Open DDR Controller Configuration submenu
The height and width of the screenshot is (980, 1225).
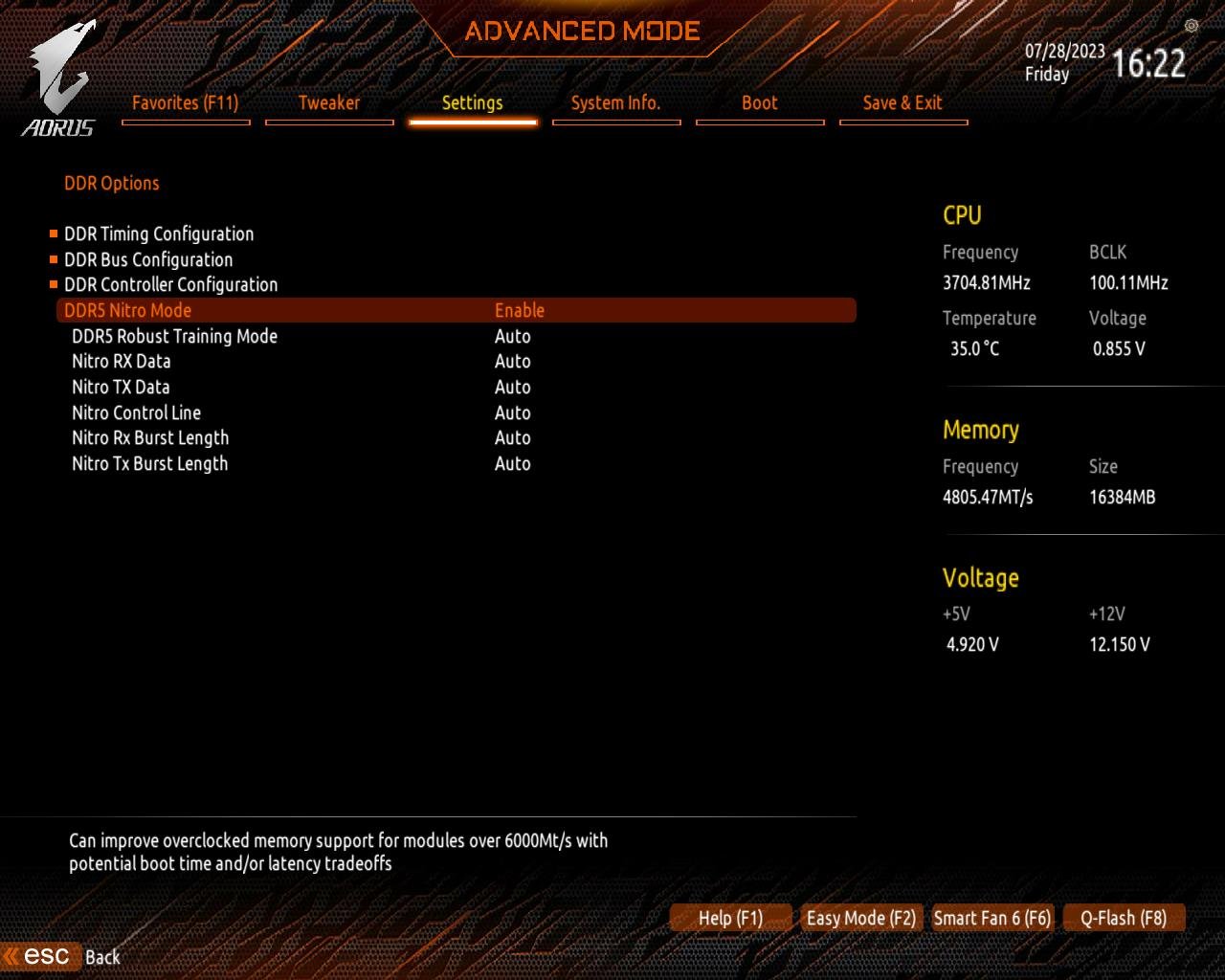click(x=170, y=284)
